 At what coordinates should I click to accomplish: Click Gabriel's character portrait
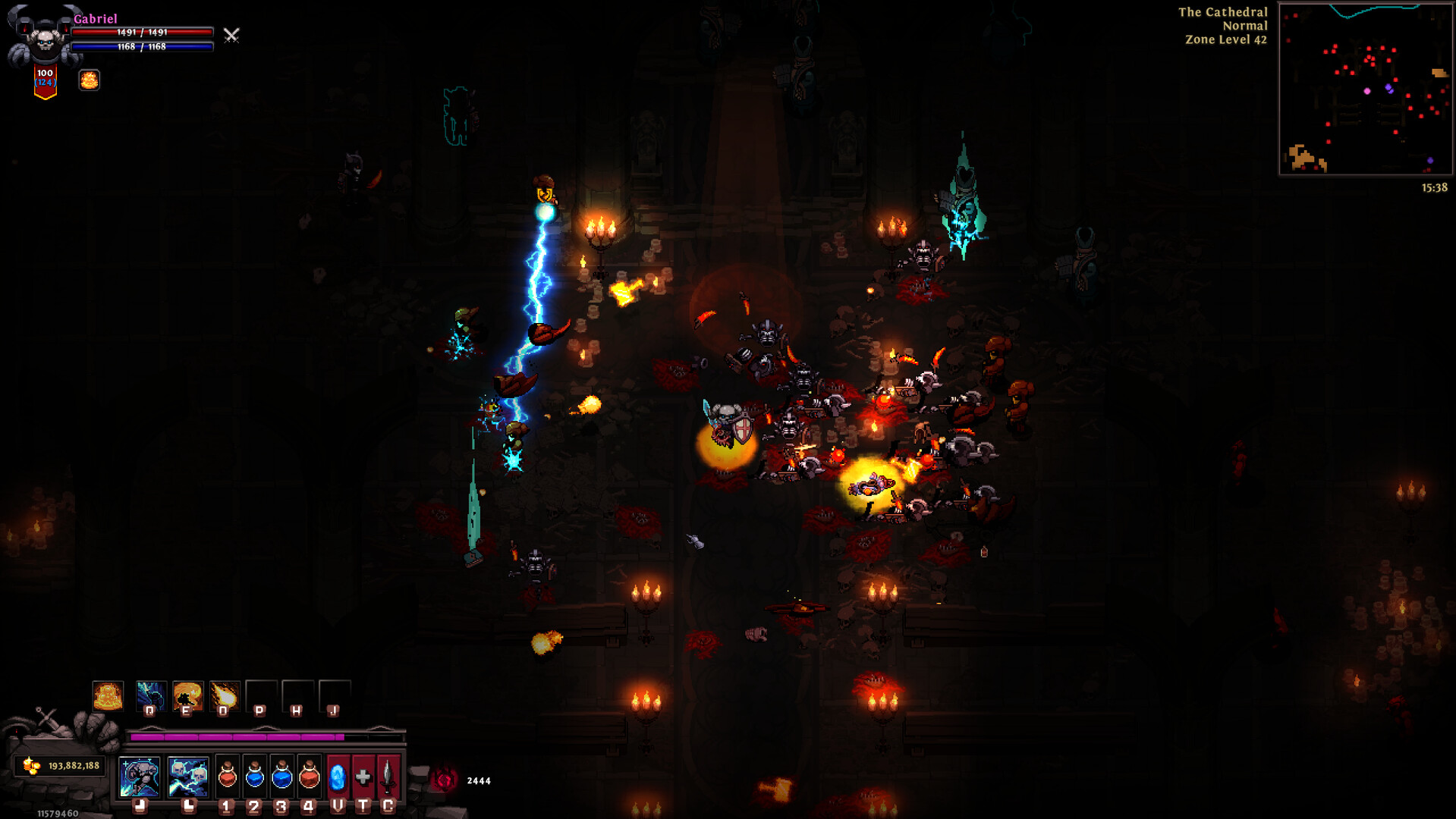tap(42, 35)
